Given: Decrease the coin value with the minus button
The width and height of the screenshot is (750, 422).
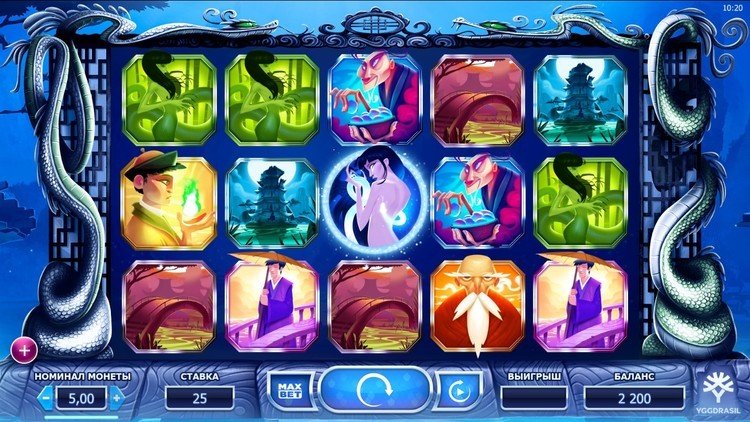Looking at the screenshot, I should (46, 398).
